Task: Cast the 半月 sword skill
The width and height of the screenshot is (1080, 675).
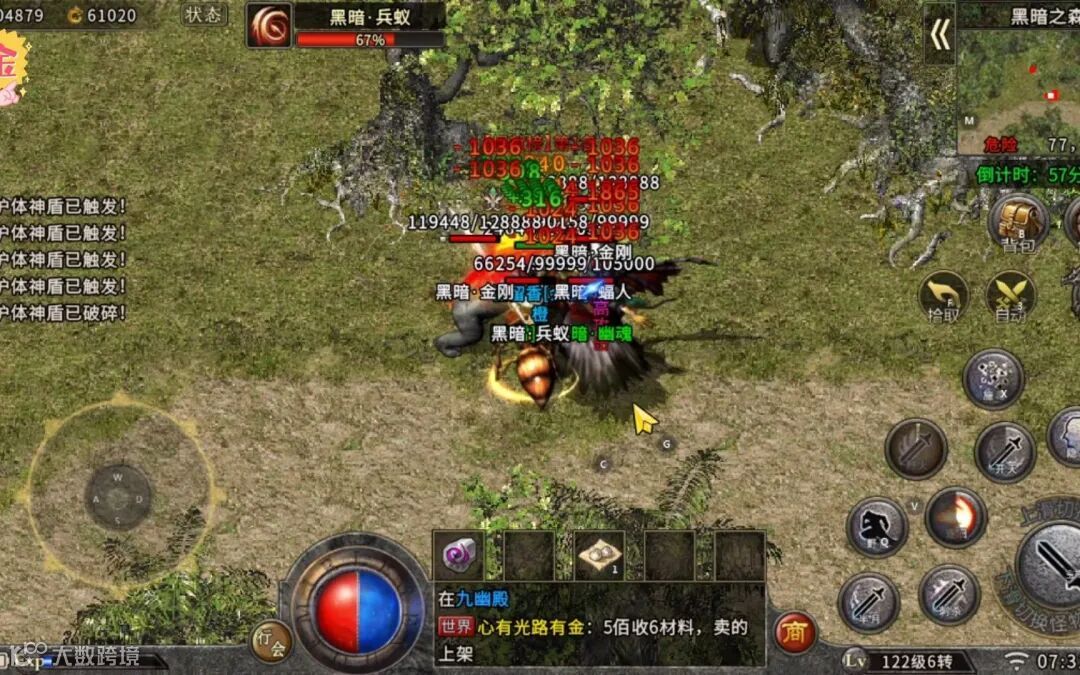Action: tap(868, 601)
